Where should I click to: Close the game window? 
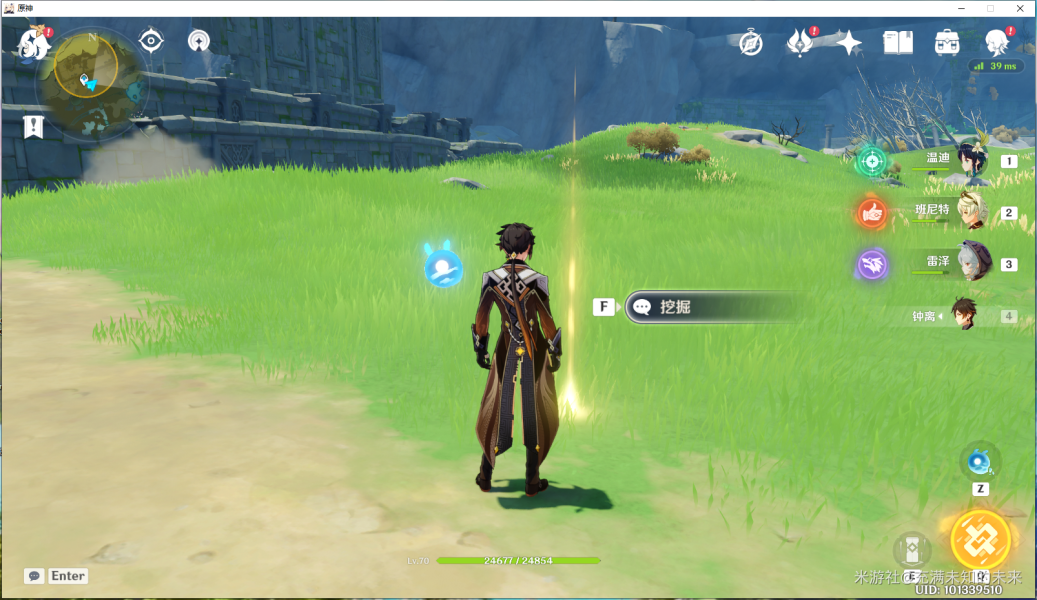point(1018,8)
